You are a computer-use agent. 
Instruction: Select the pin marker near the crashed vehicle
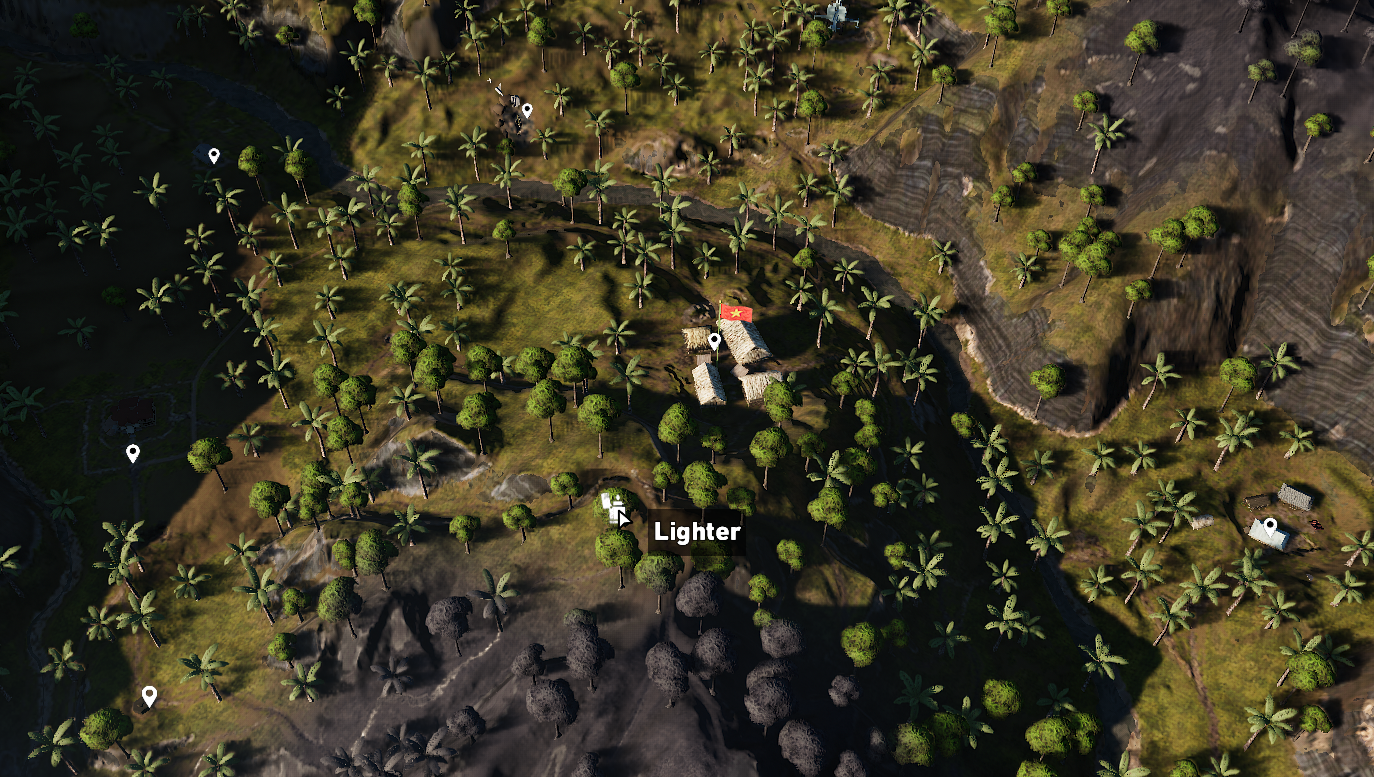(x=528, y=108)
